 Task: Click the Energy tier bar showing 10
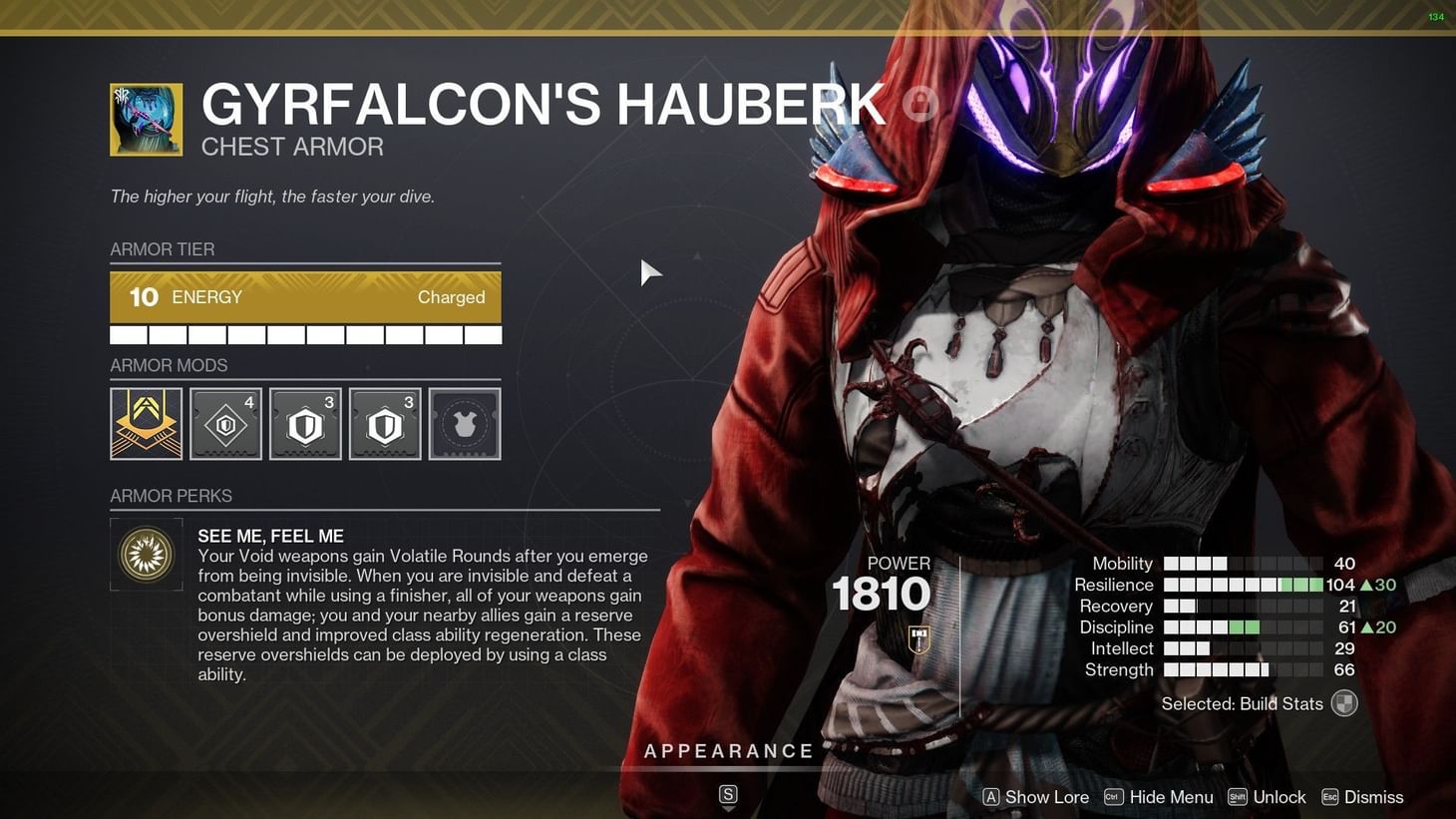pos(305,296)
